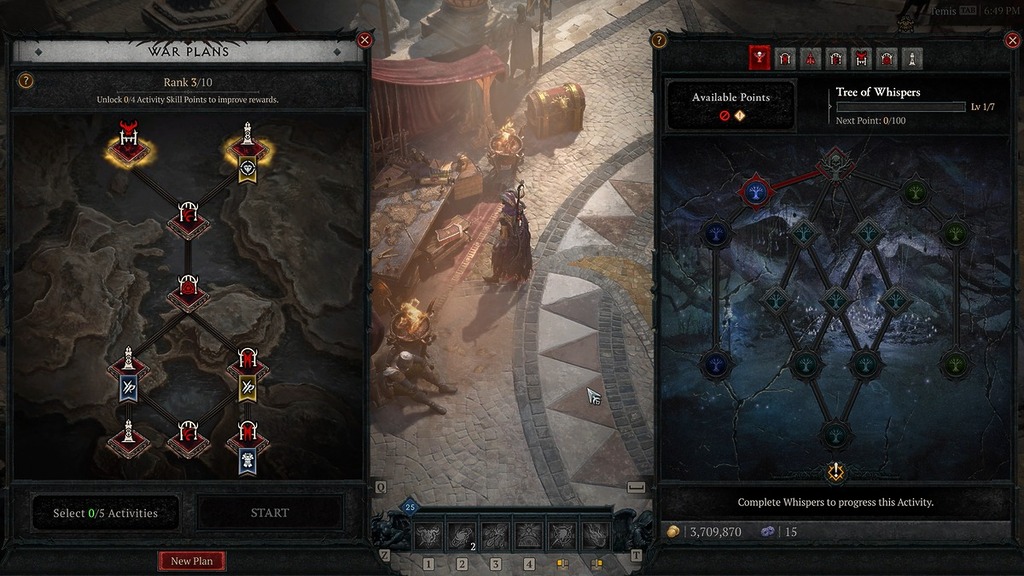This screenshot has width=1024, height=576.
Task: Click the New Plan button
Action: (x=192, y=561)
